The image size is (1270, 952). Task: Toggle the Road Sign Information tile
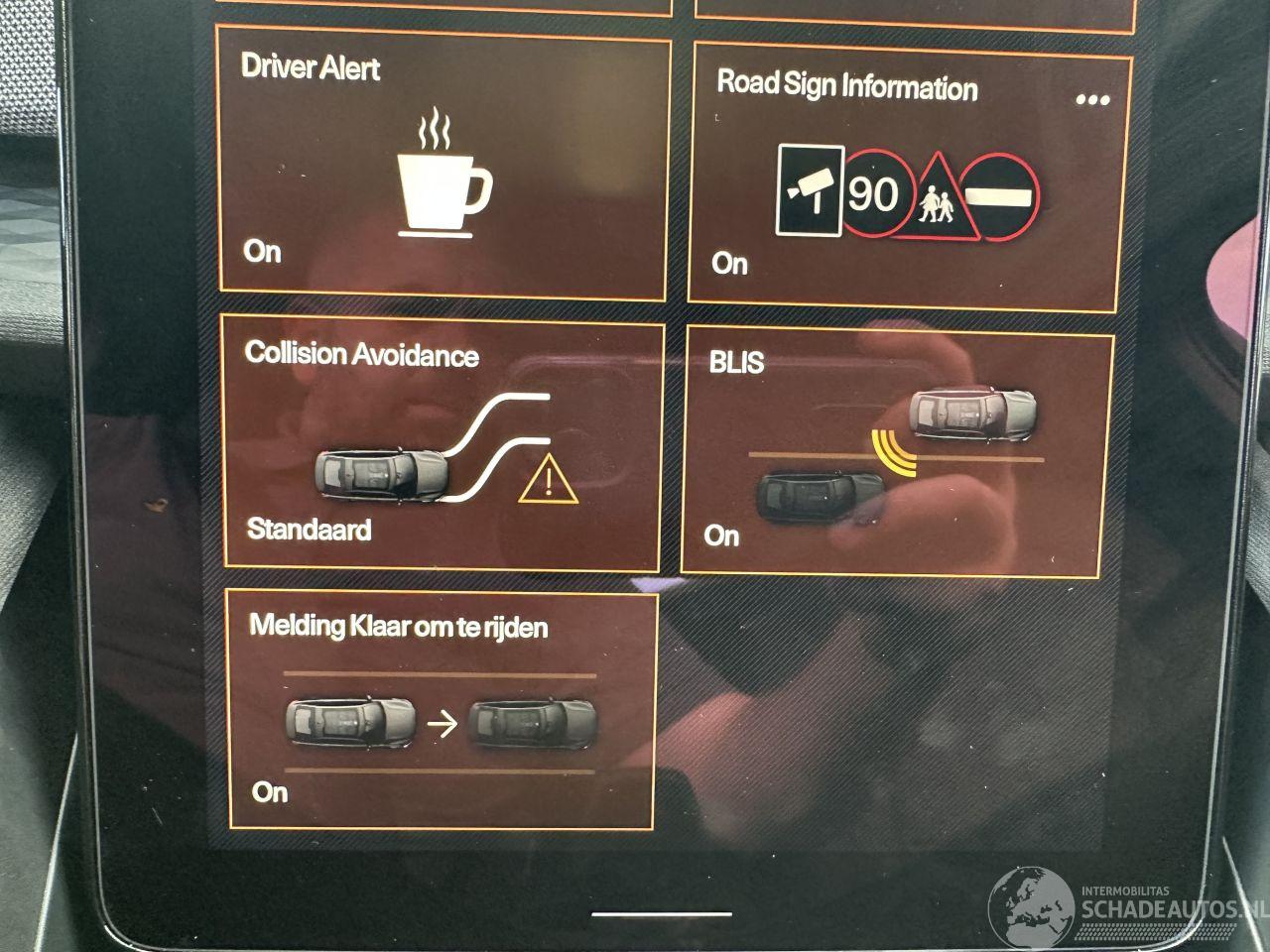coord(908,183)
